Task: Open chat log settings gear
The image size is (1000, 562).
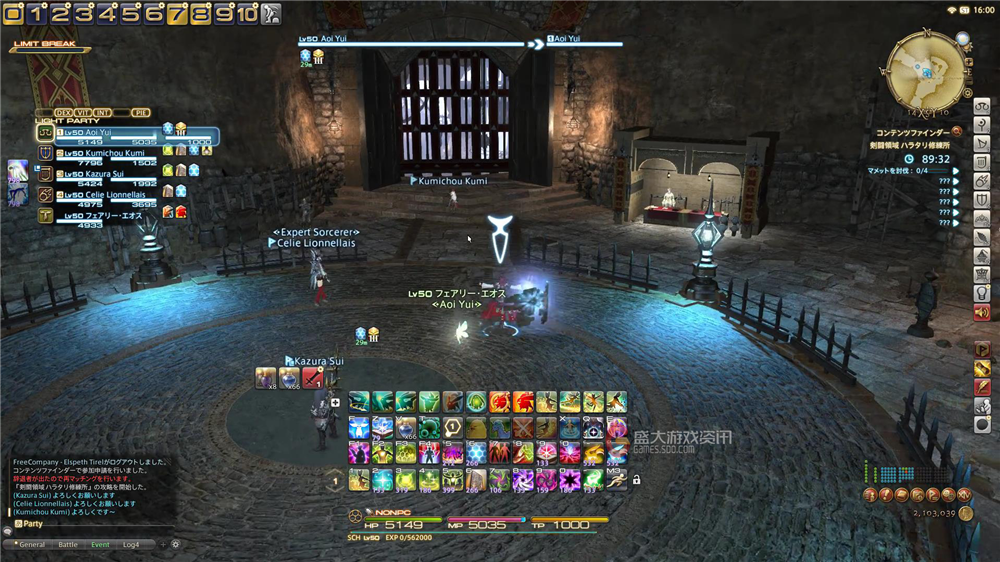Action: [175, 544]
